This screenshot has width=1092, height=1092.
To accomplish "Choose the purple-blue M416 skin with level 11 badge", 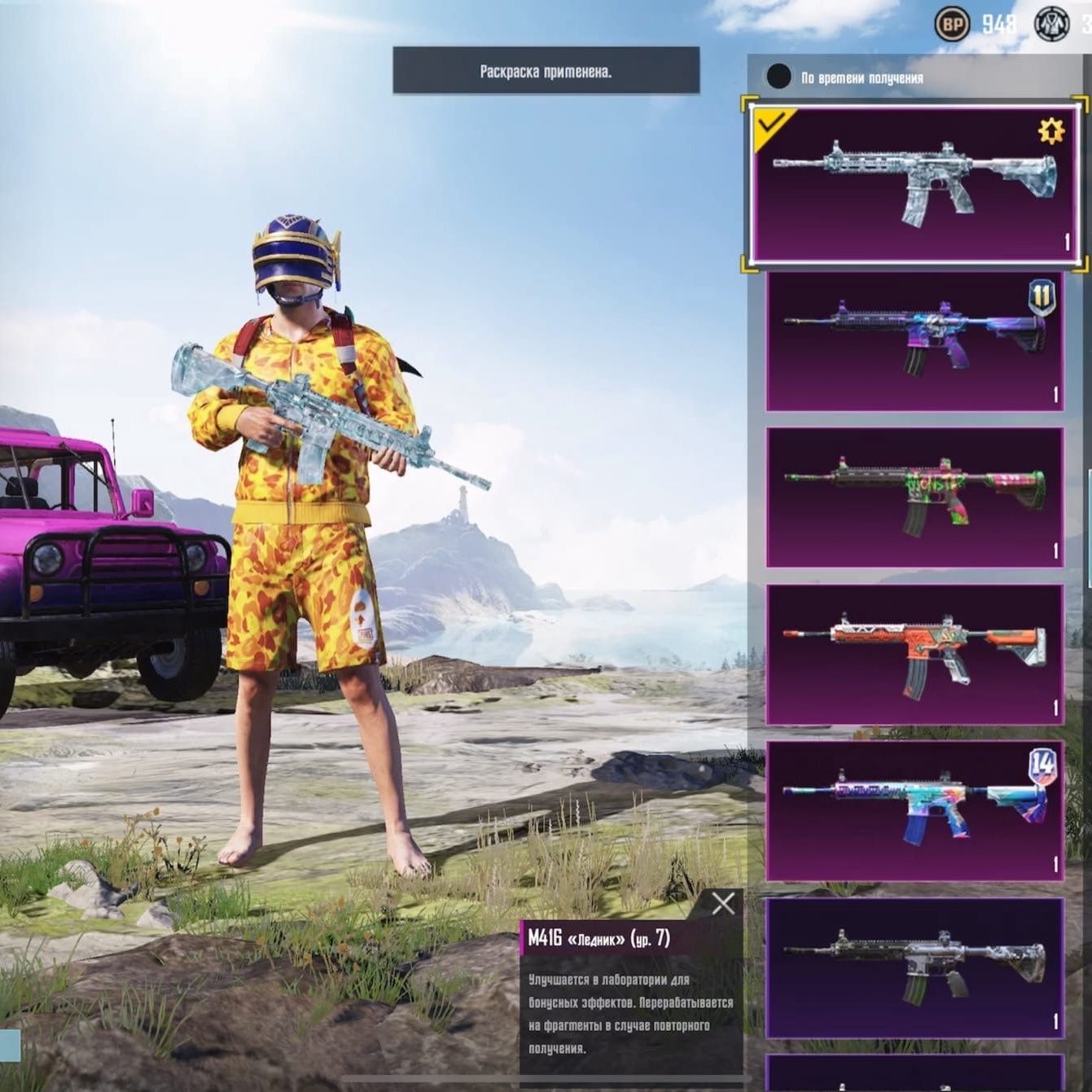I will pyautogui.click(x=914, y=341).
